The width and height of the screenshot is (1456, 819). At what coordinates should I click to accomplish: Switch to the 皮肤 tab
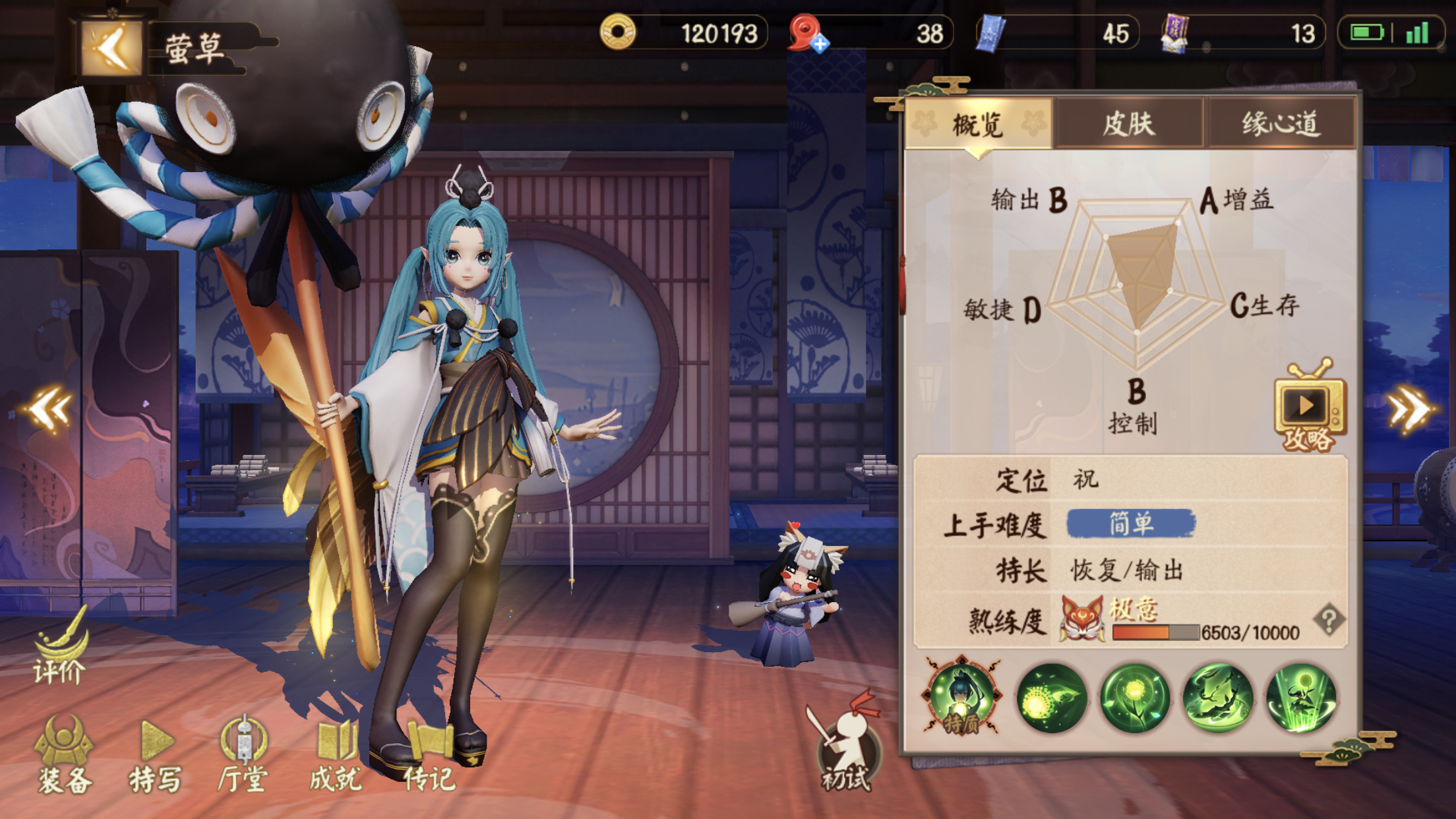(x=1128, y=123)
